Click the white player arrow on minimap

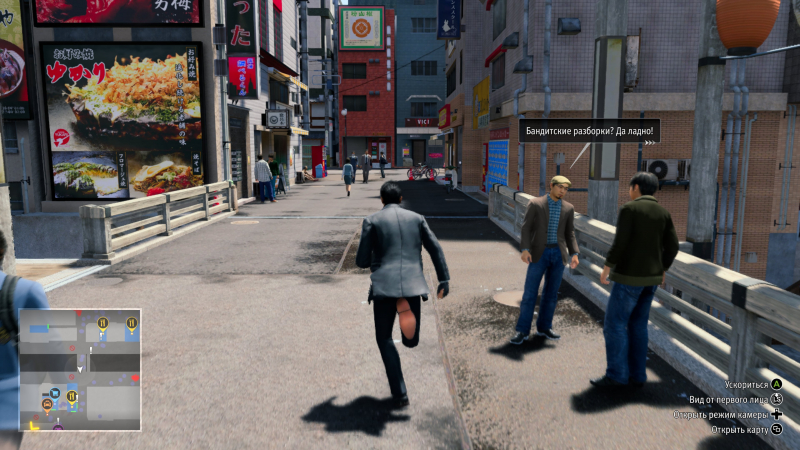point(80,370)
